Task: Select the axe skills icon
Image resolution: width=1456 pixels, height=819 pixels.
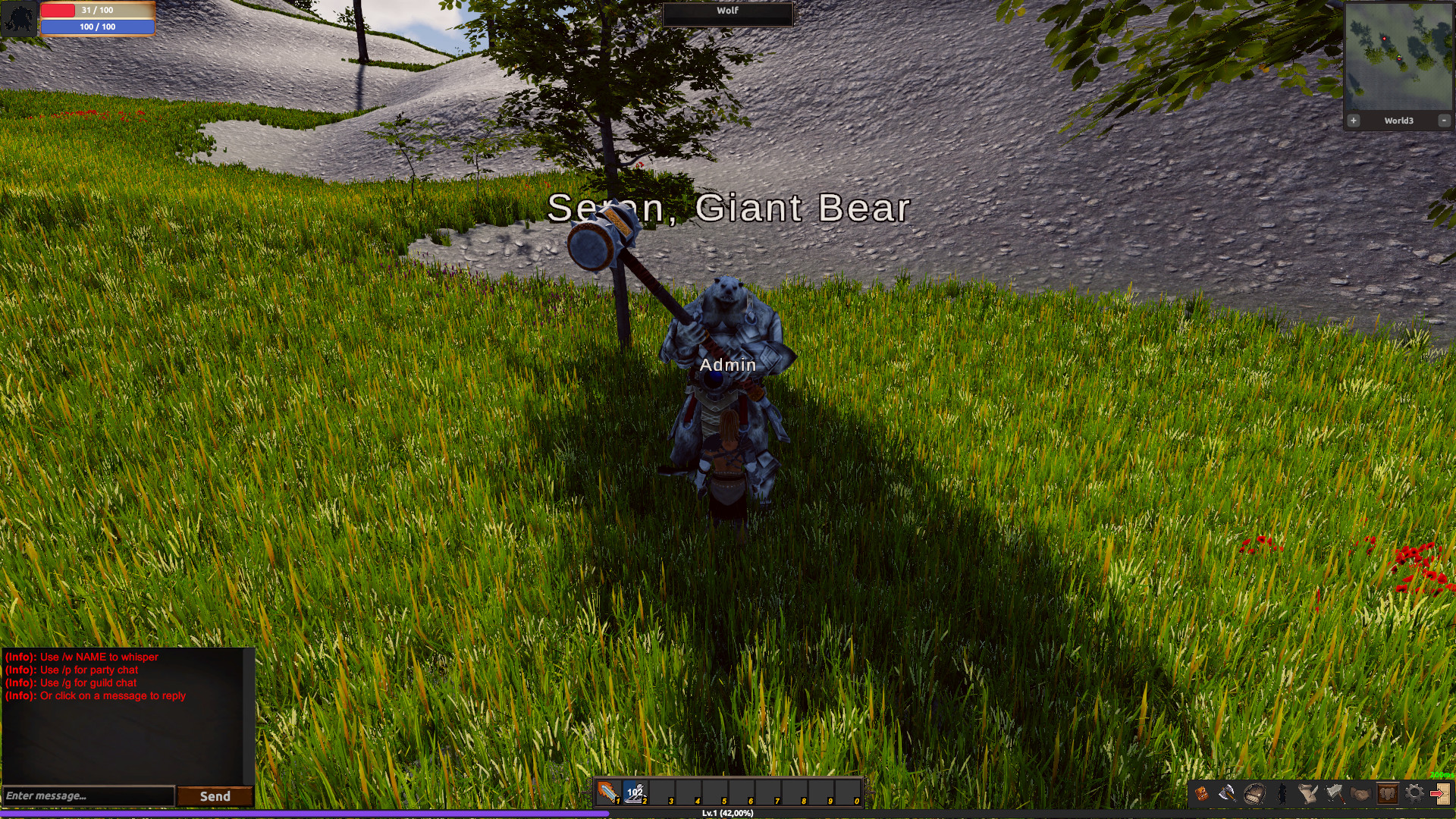Action: tap(1227, 792)
